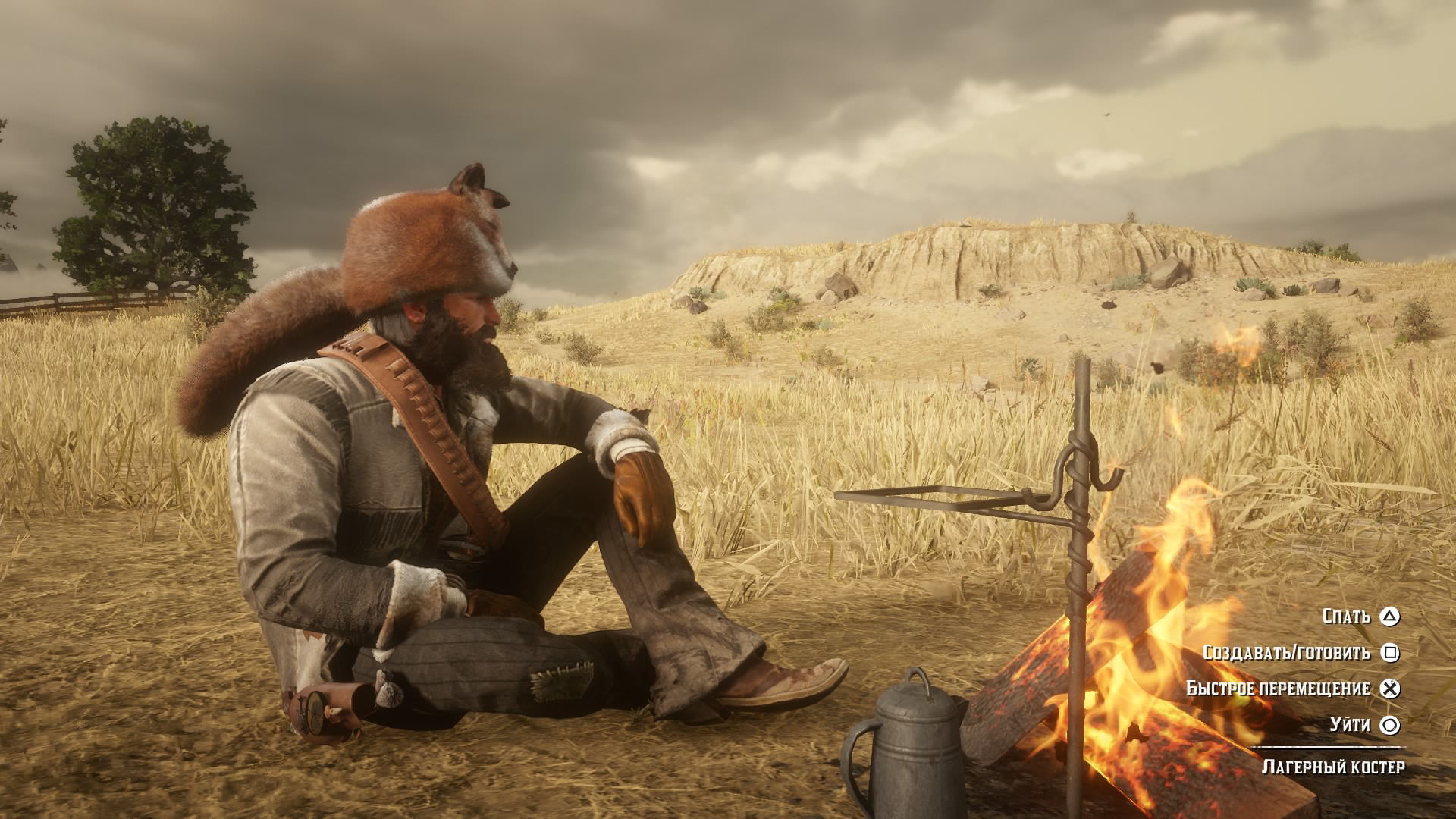Viewport: 1456px width, 819px height.
Task: Select Создавать/готовить to craft or cook
Action: tap(1300, 653)
